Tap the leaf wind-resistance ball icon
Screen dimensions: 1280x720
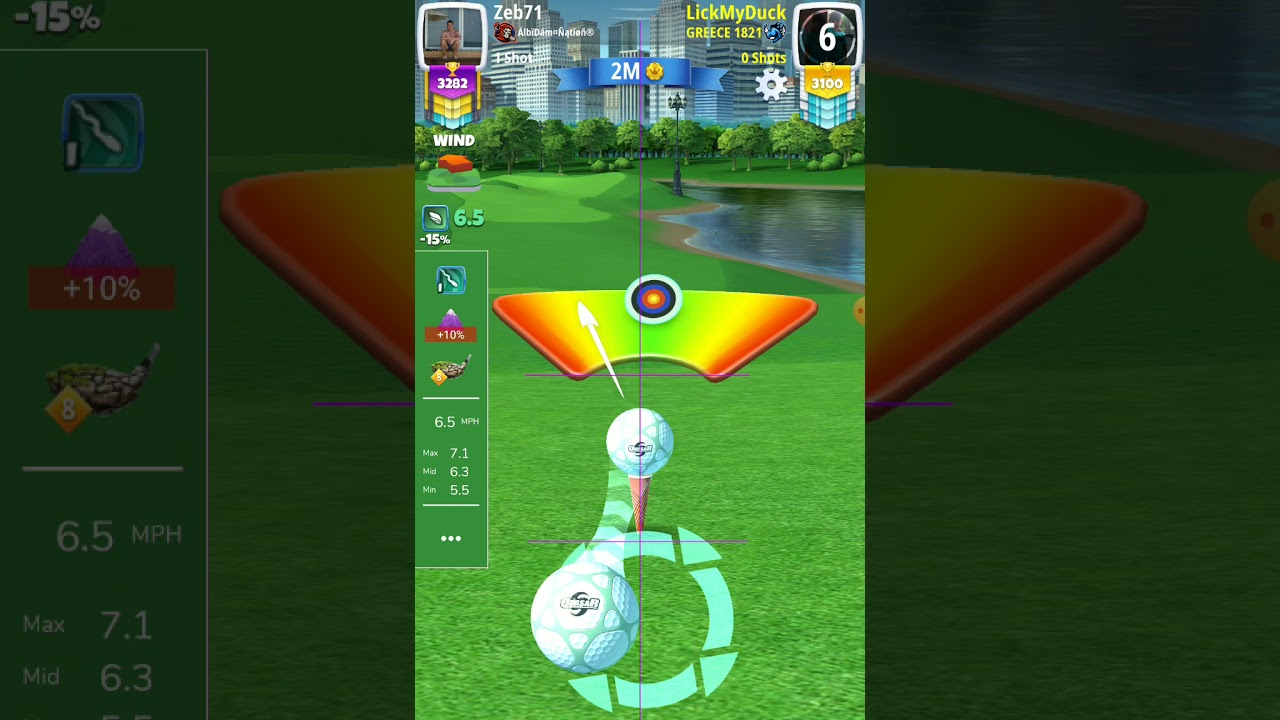[435, 218]
